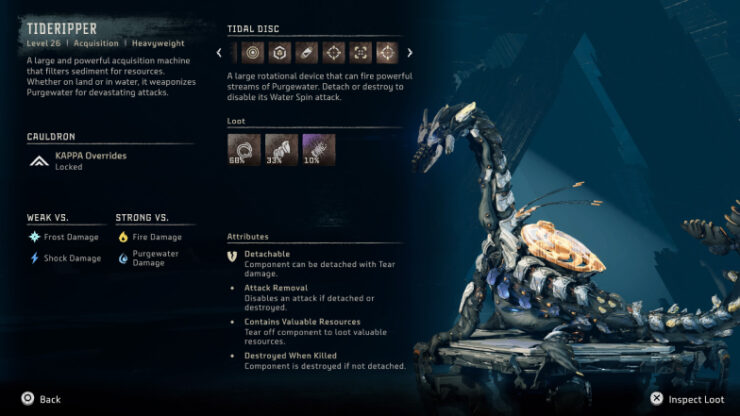Choose the purple 10% loot item

point(318,149)
